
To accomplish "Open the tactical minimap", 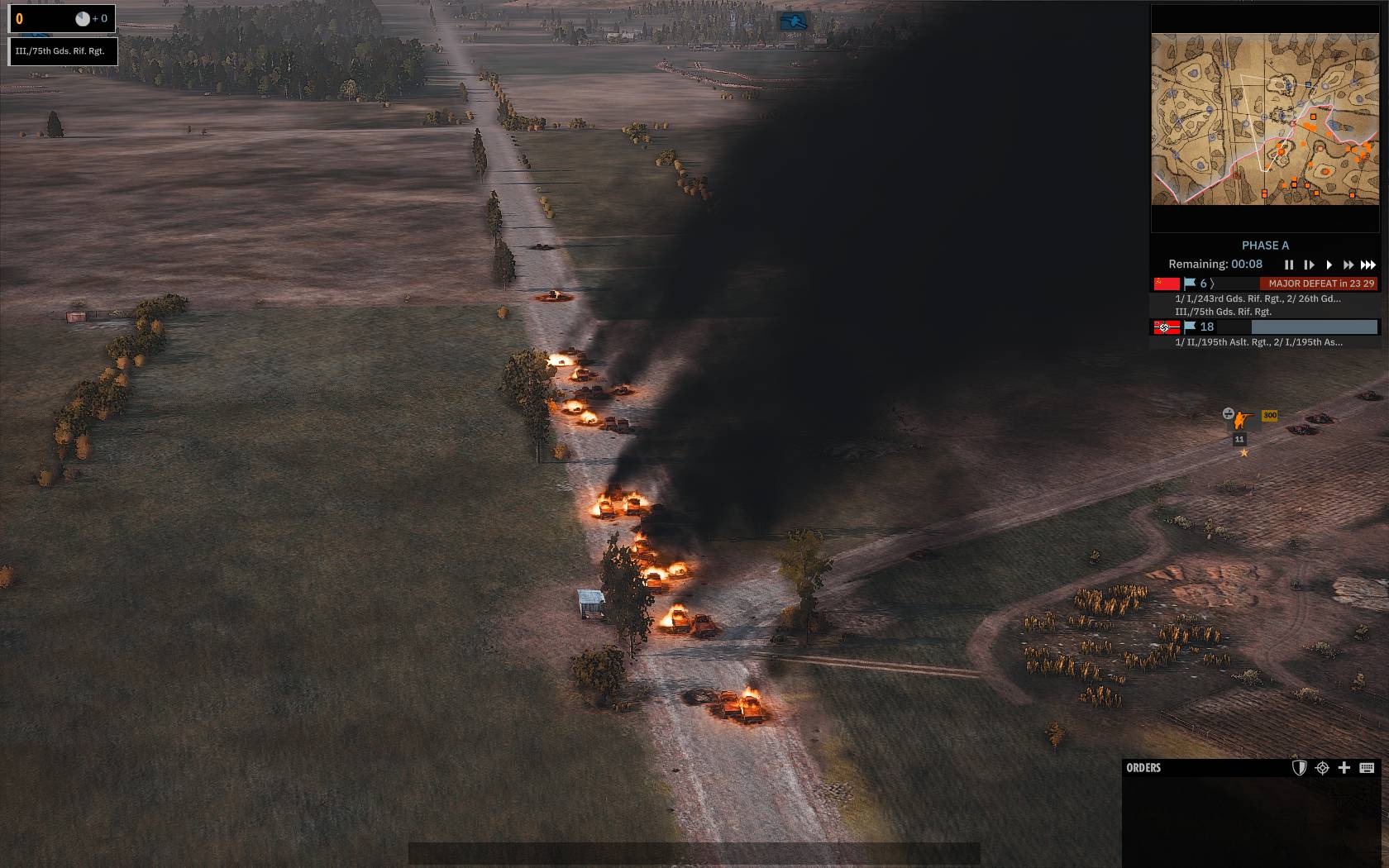I will click(x=1265, y=119).
